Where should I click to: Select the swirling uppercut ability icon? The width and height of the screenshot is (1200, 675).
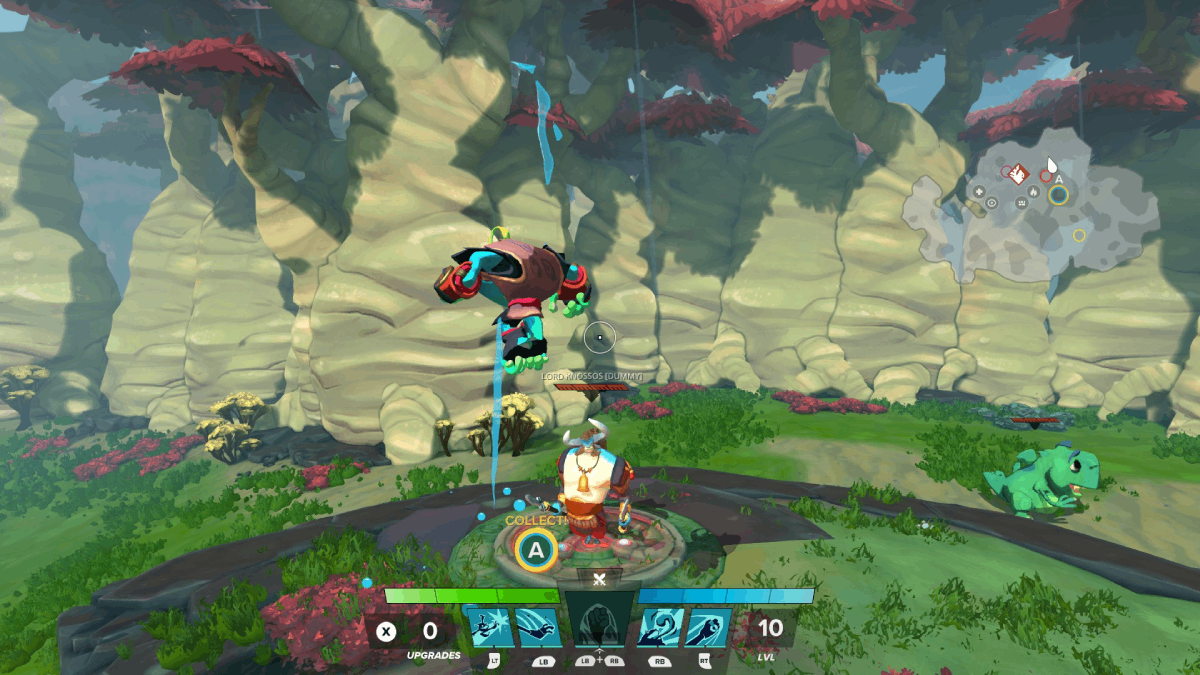[x=660, y=627]
